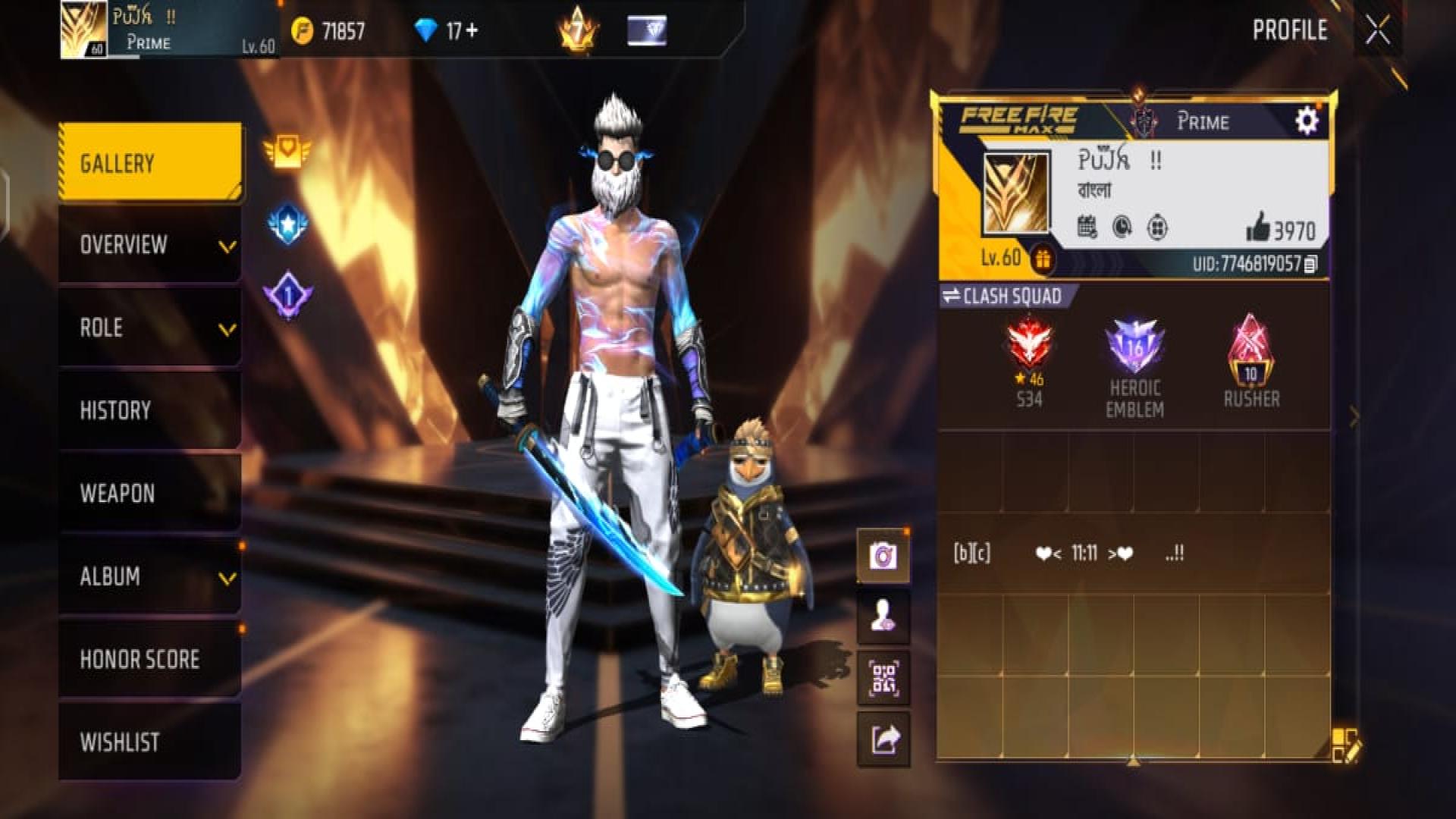Click the character silhouette button
Screen dimensions: 1456x819
[x=883, y=616]
